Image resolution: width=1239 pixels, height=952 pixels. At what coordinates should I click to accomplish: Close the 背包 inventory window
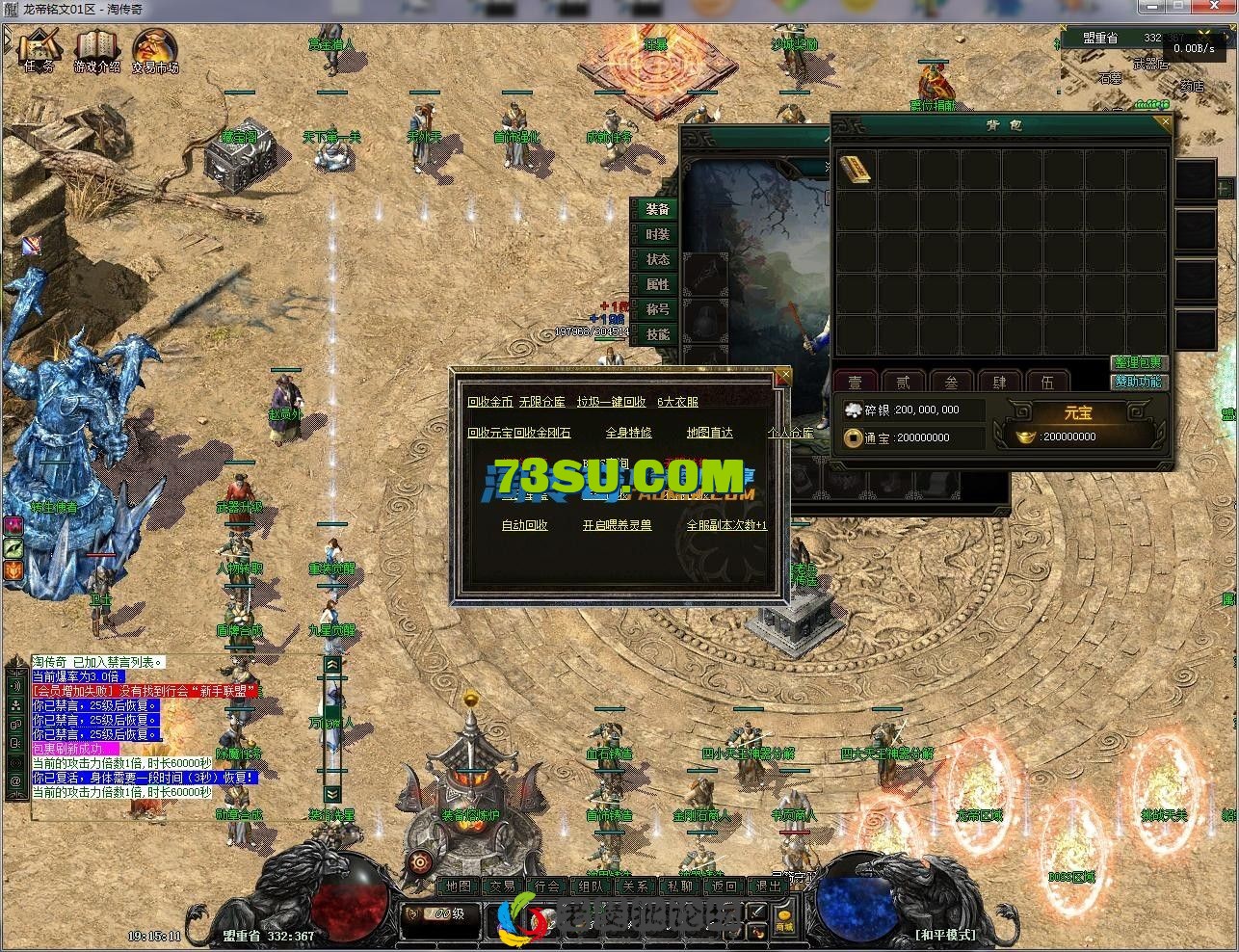pos(1165,123)
